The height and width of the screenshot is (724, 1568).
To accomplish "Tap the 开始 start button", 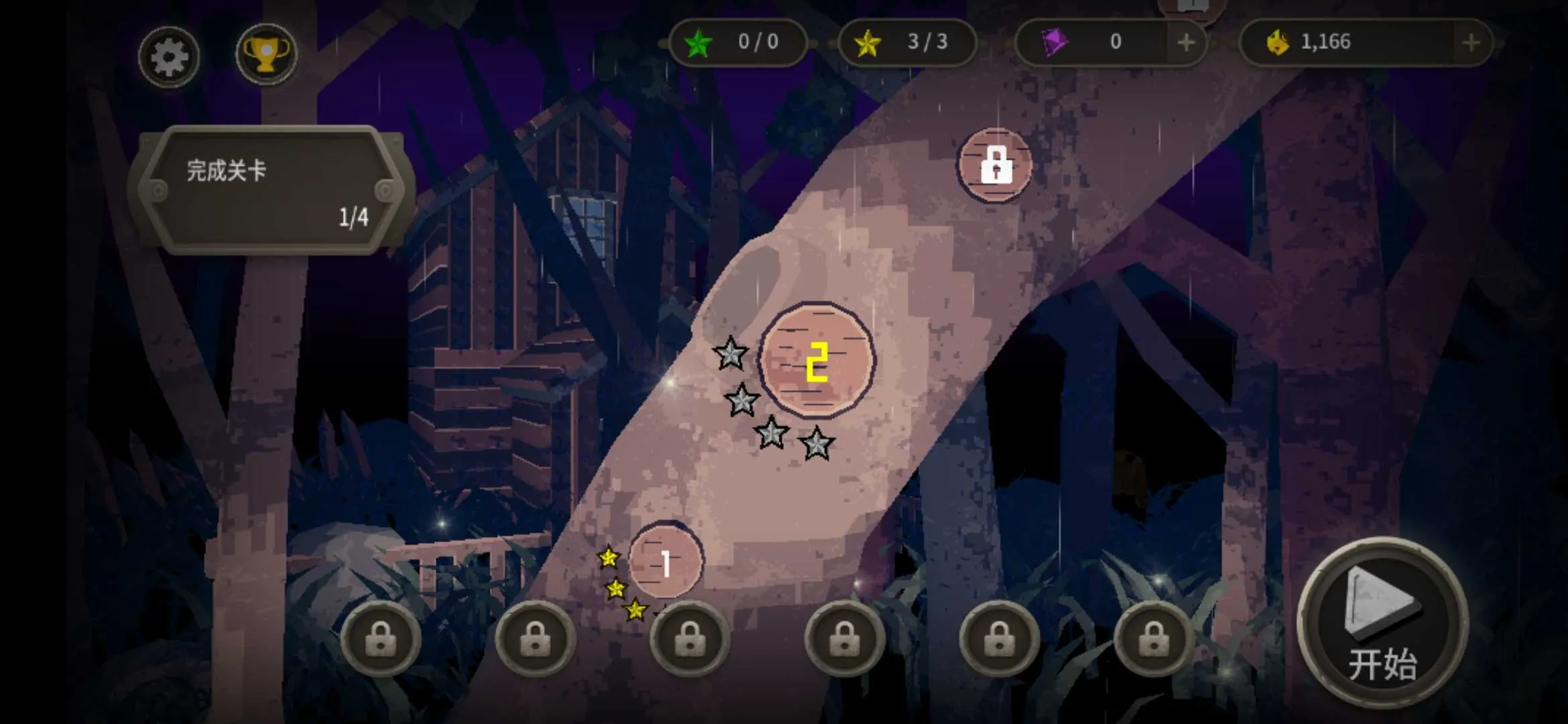I will click(x=1382, y=623).
